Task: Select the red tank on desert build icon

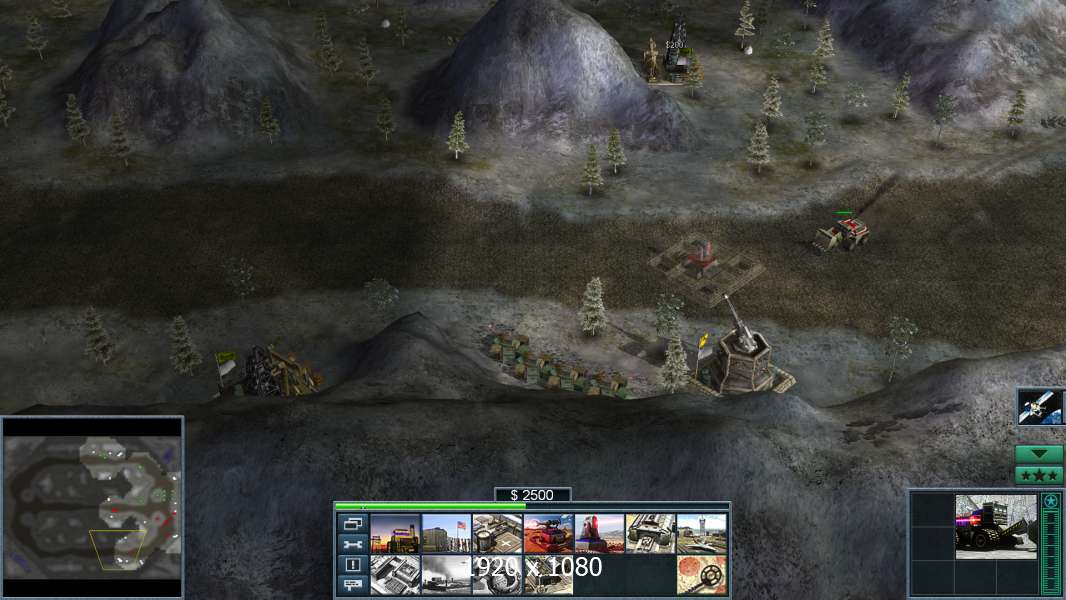Action: click(x=548, y=534)
